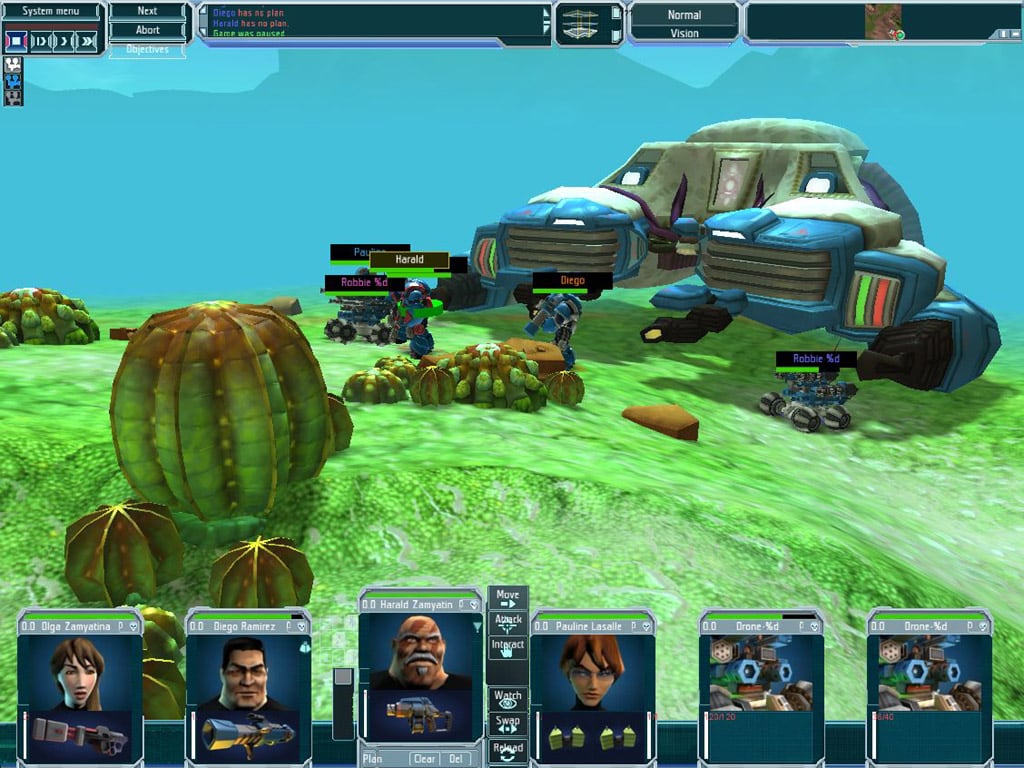This screenshot has height=768, width=1024.
Task: Click the Next button
Action: [147, 11]
